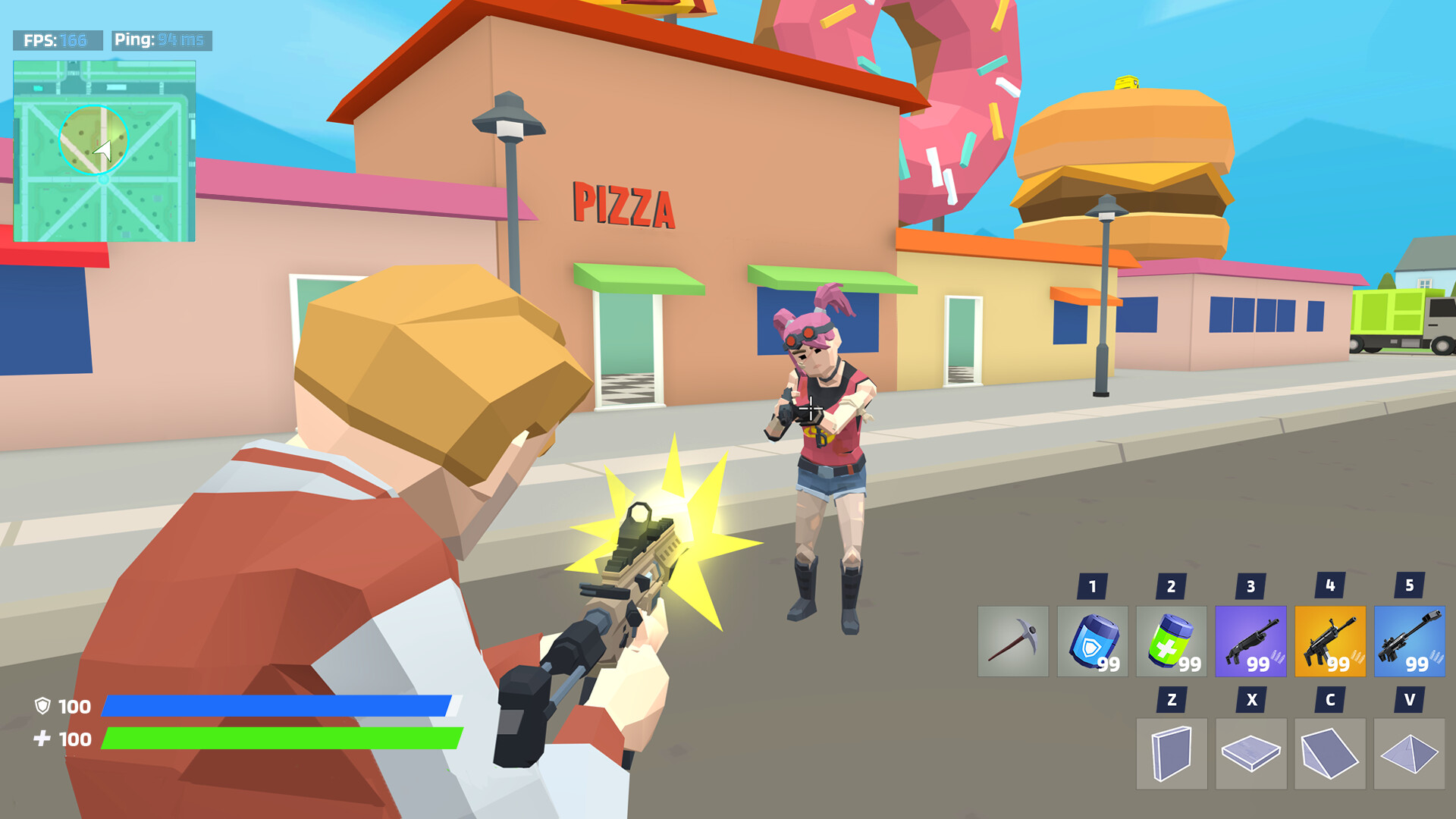Equip the shotgun in slot 3
Image resolution: width=1456 pixels, height=819 pixels.
[1253, 642]
